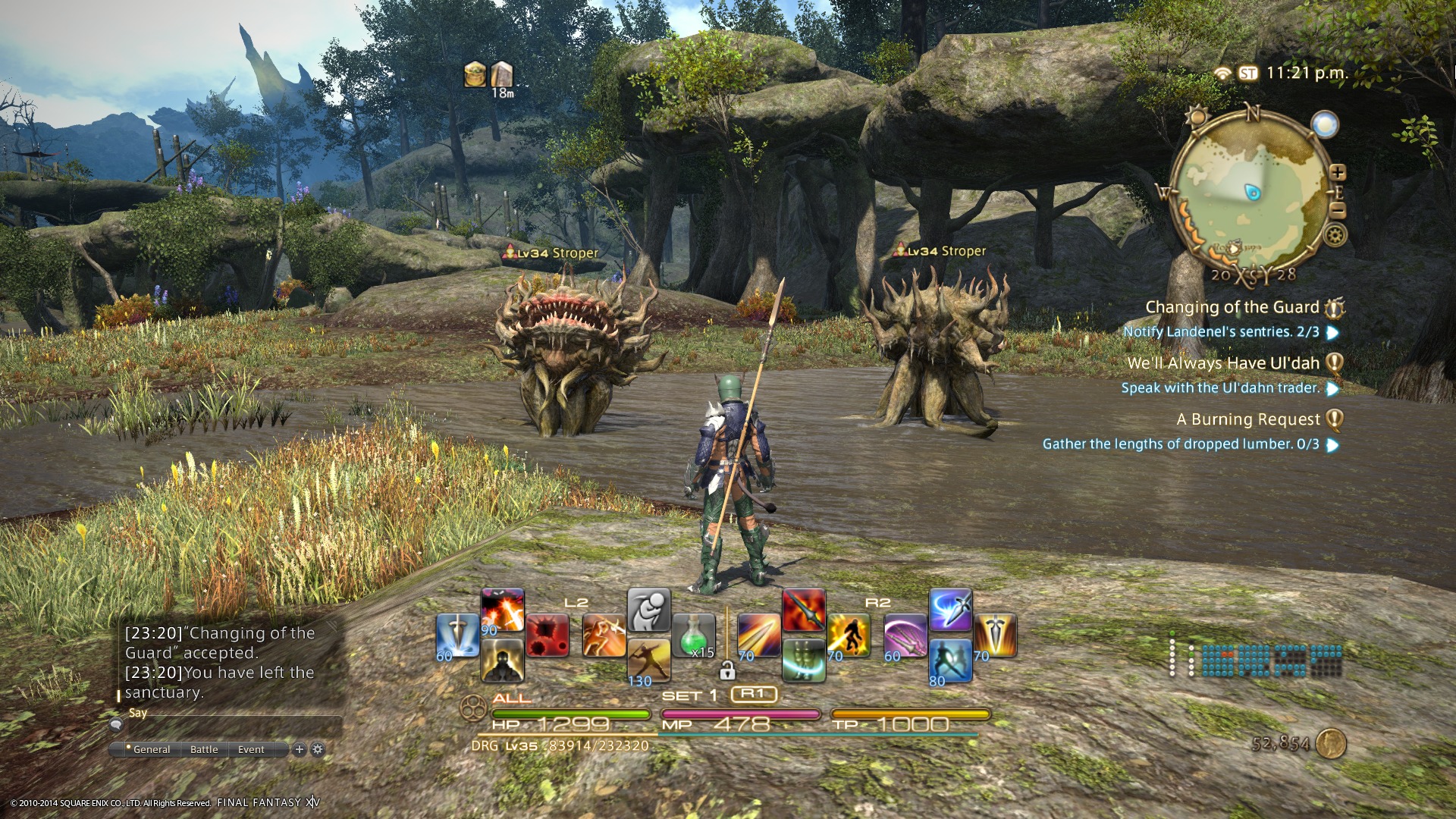Use the grey crouching figure action
The image size is (1456, 819).
649,610
